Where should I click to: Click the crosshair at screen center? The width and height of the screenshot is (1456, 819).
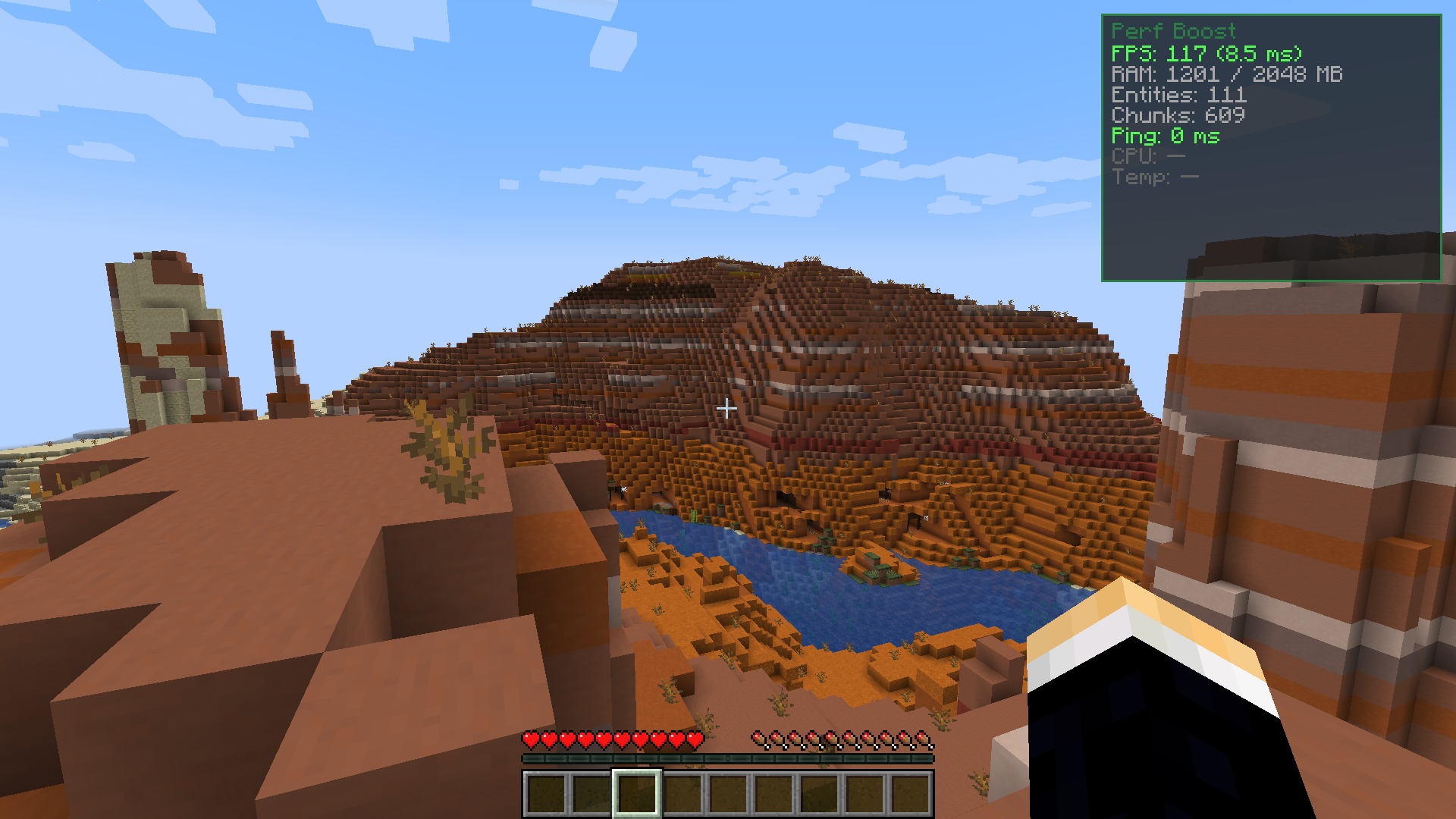pyautogui.click(x=728, y=409)
